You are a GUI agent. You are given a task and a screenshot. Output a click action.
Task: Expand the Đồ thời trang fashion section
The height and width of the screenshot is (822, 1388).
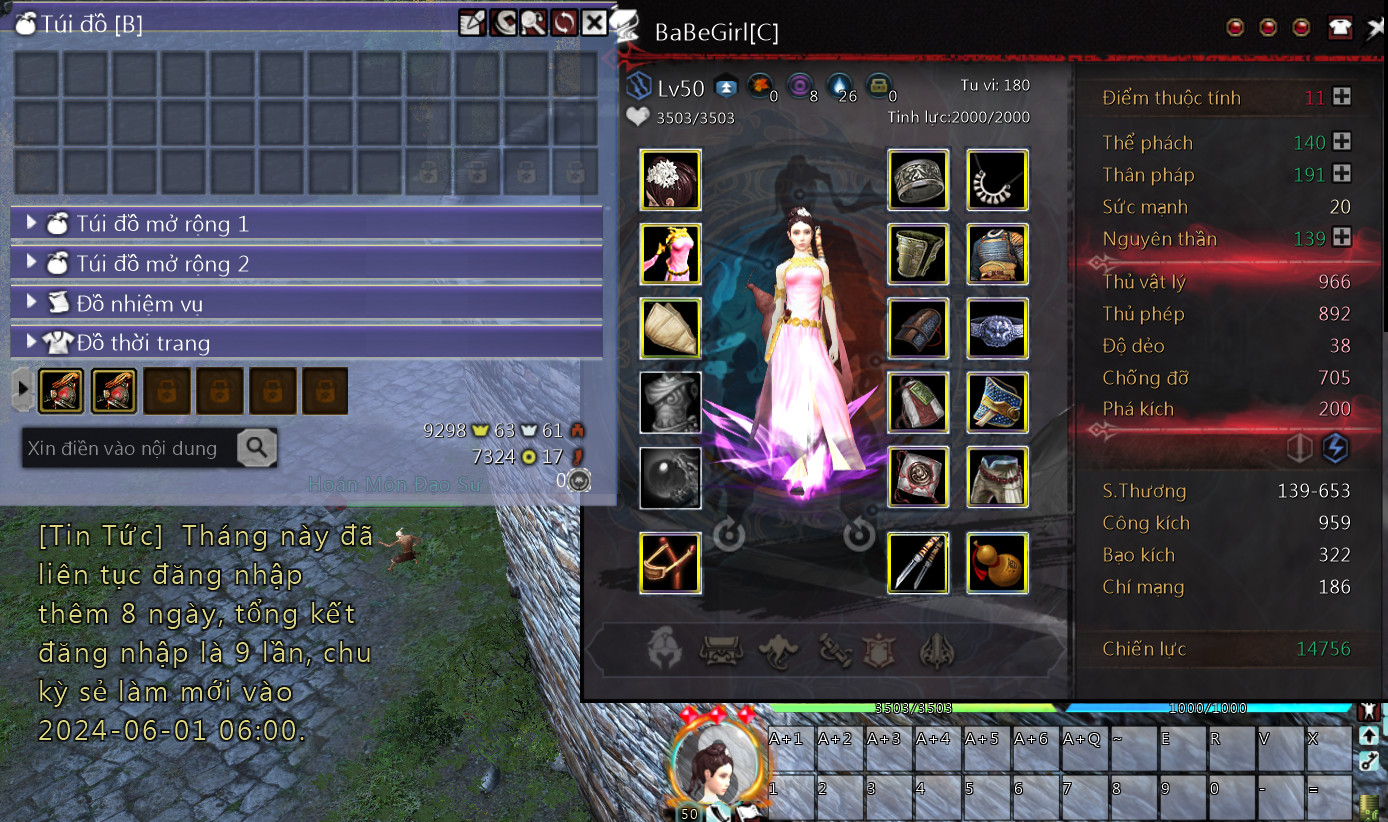tap(306, 343)
